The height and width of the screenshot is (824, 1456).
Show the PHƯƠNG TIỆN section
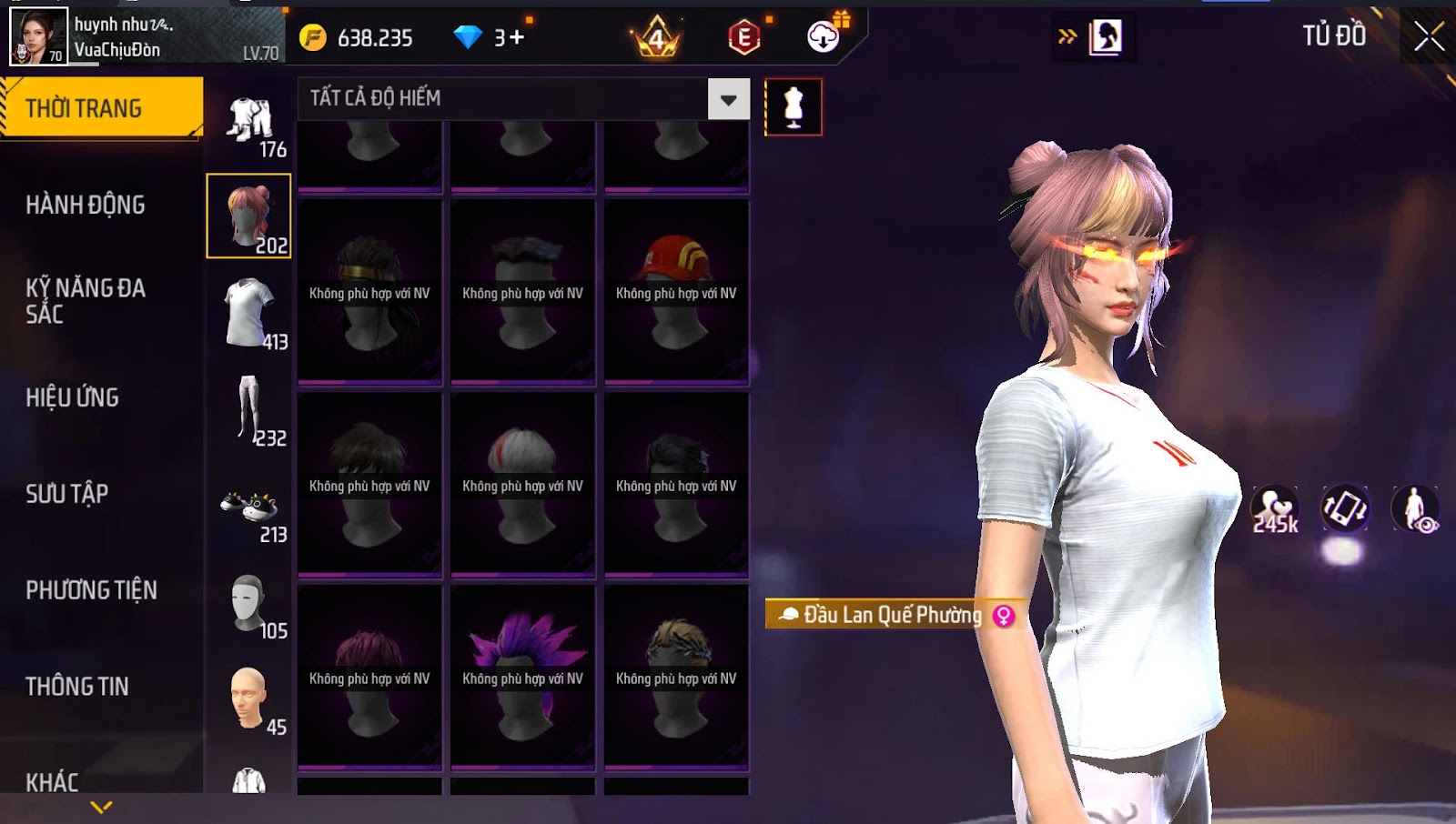coord(91,590)
